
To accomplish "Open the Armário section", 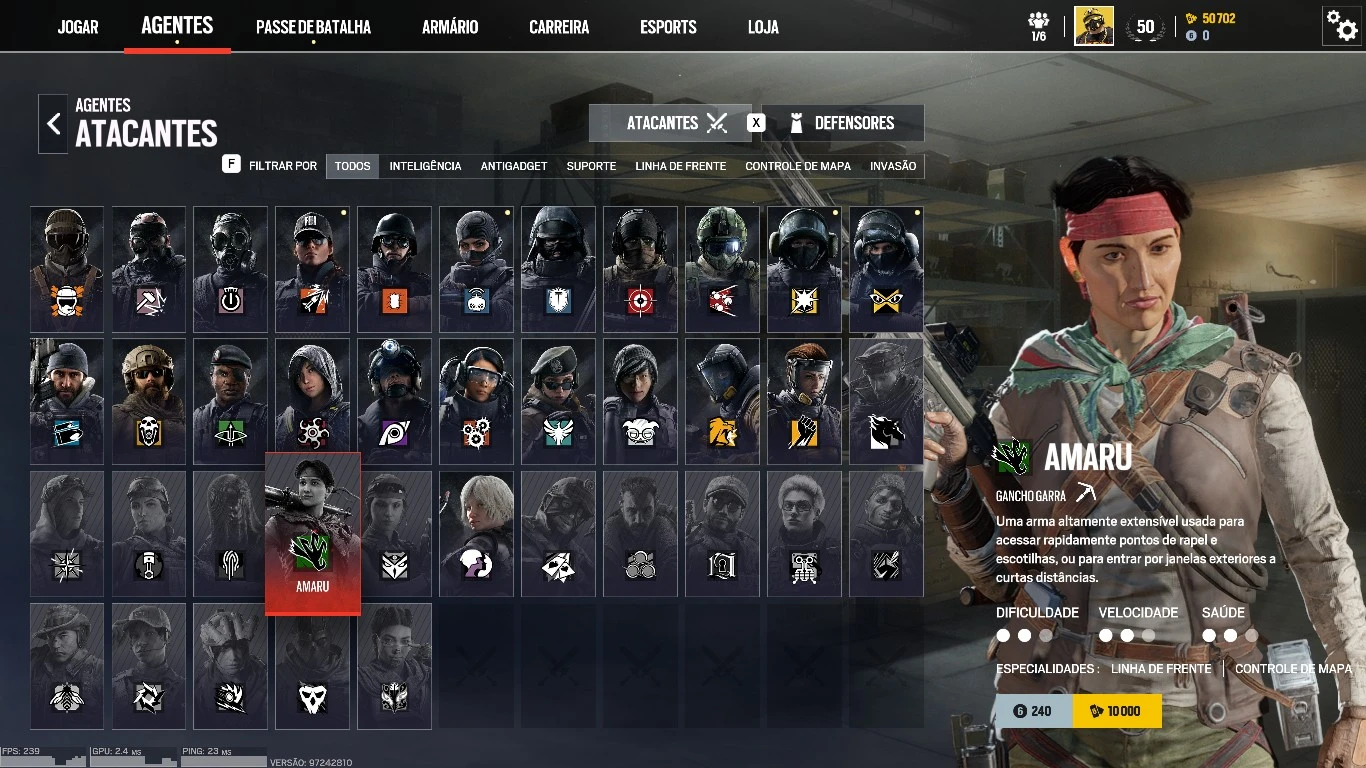I will coord(450,27).
